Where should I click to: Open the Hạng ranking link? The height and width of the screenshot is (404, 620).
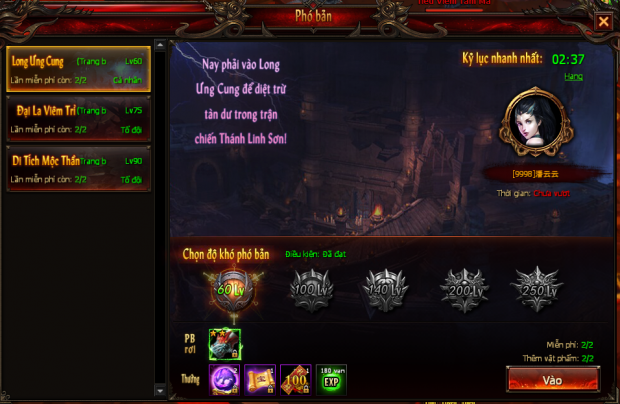573,76
